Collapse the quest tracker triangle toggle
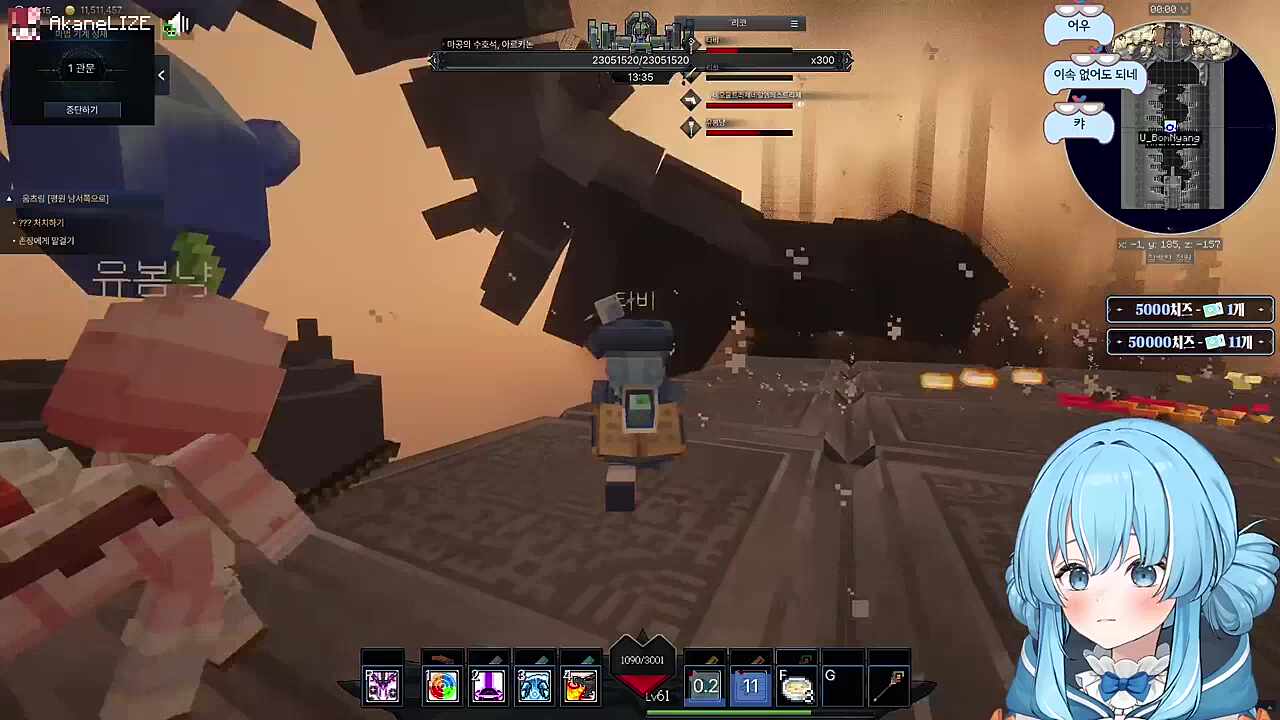 [9, 199]
